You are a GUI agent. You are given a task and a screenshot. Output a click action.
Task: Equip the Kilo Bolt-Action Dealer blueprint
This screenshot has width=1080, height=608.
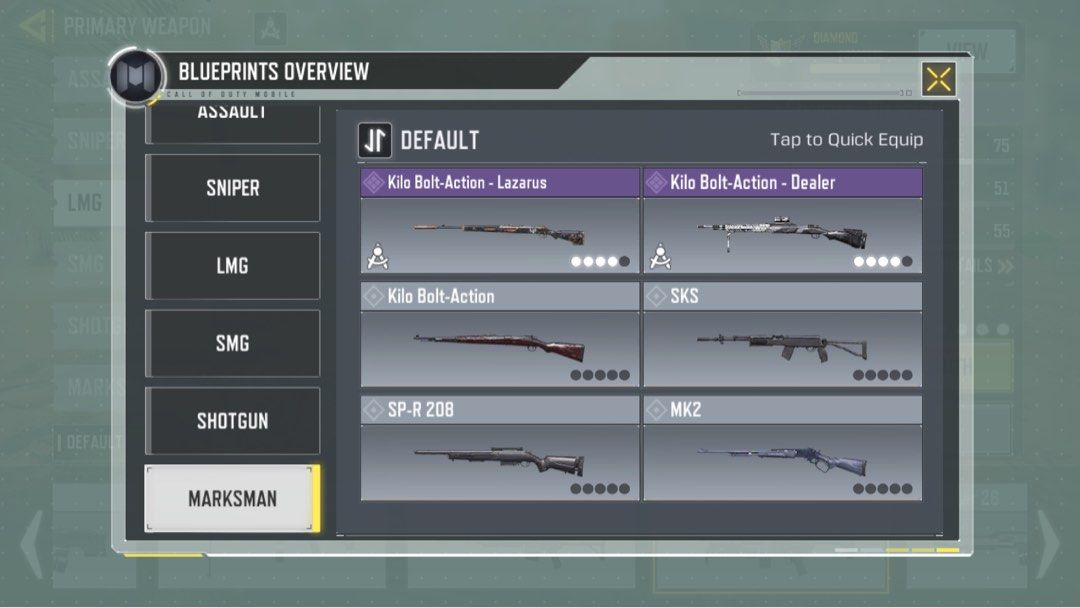[782, 221]
